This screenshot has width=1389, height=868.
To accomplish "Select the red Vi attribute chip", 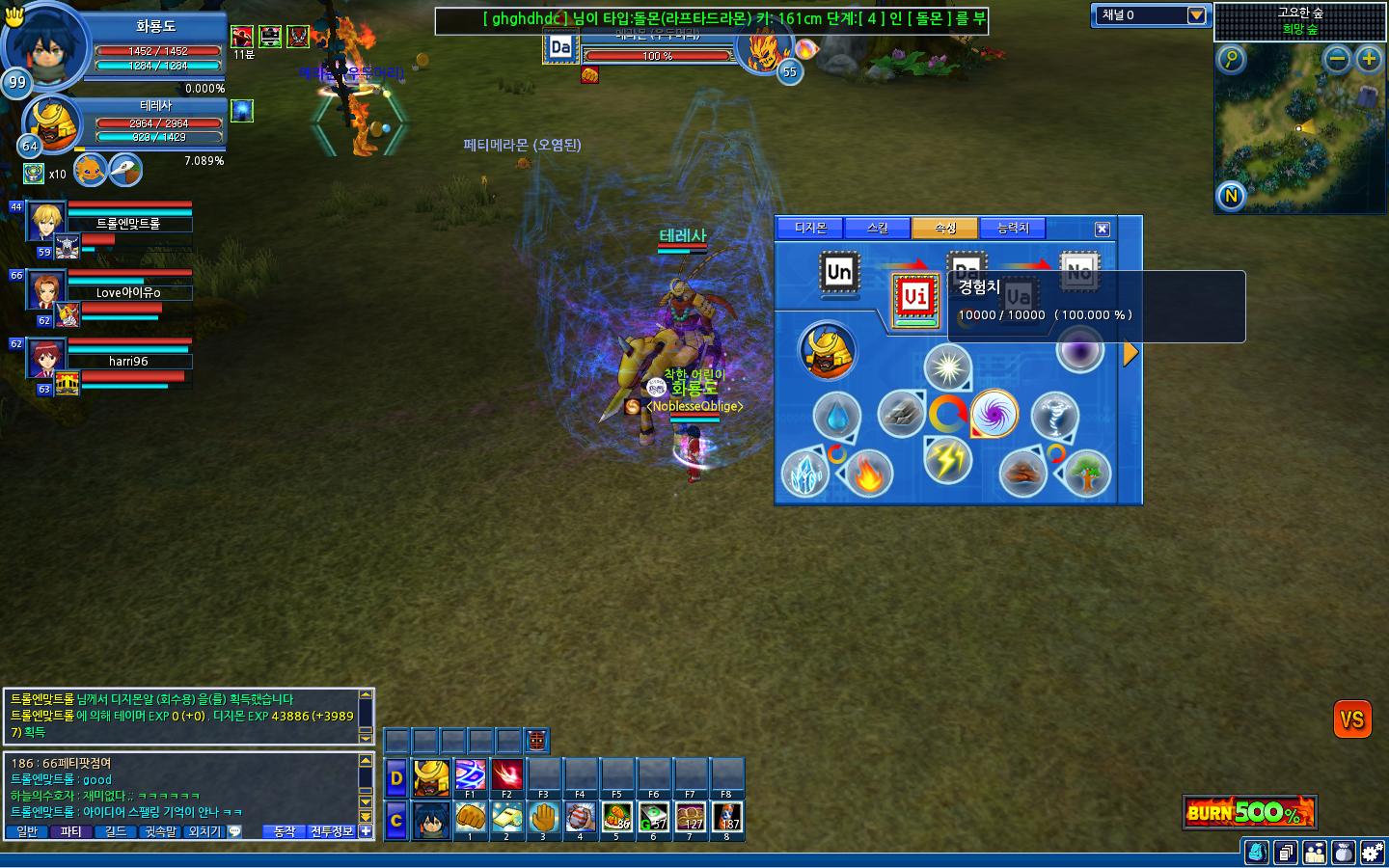I will pyautogui.click(x=914, y=297).
